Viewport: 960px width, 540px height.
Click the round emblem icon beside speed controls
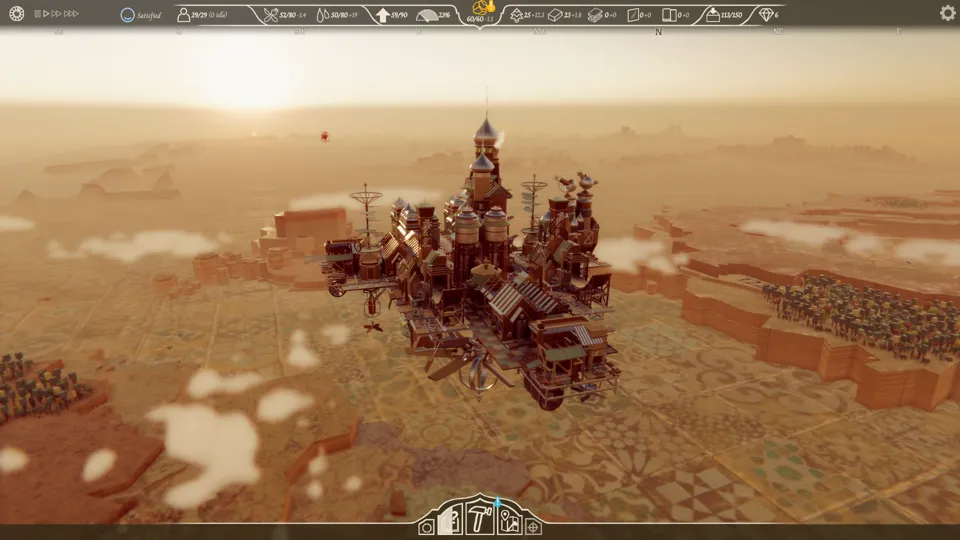[x=16, y=14]
